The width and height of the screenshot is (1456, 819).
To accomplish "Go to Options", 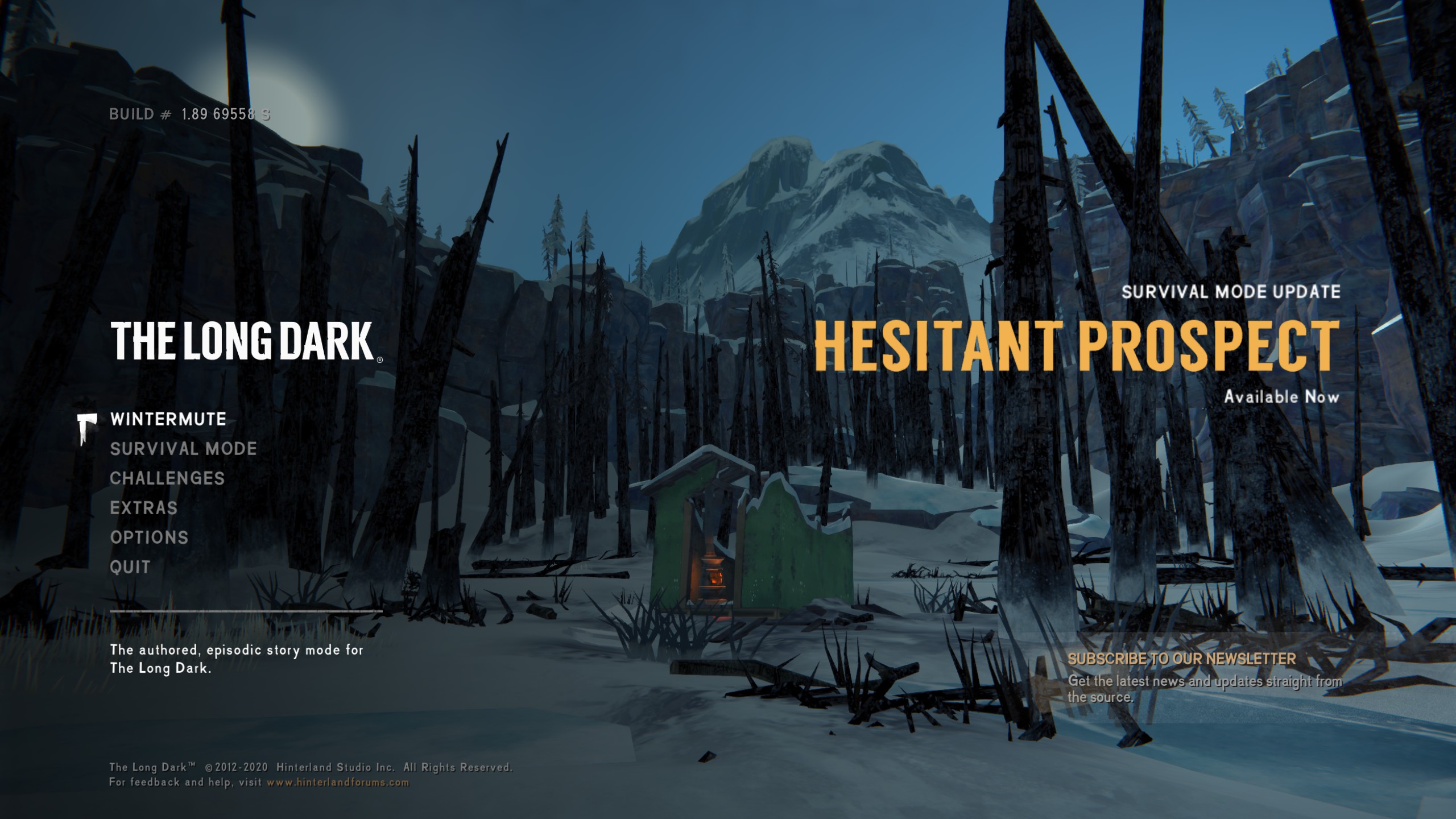I will click(x=149, y=537).
